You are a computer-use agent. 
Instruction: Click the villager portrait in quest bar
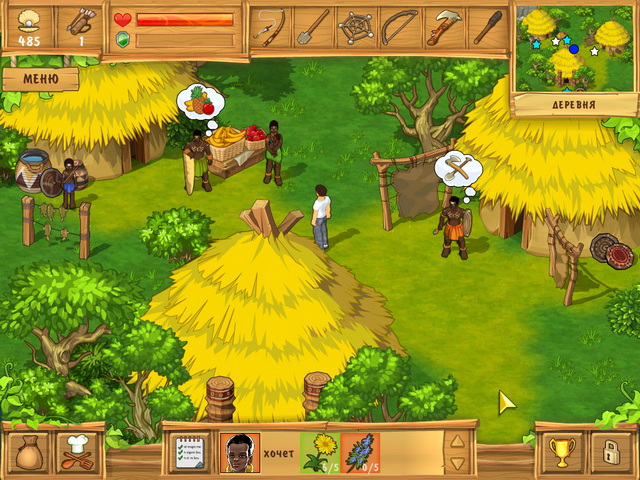point(239,452)
